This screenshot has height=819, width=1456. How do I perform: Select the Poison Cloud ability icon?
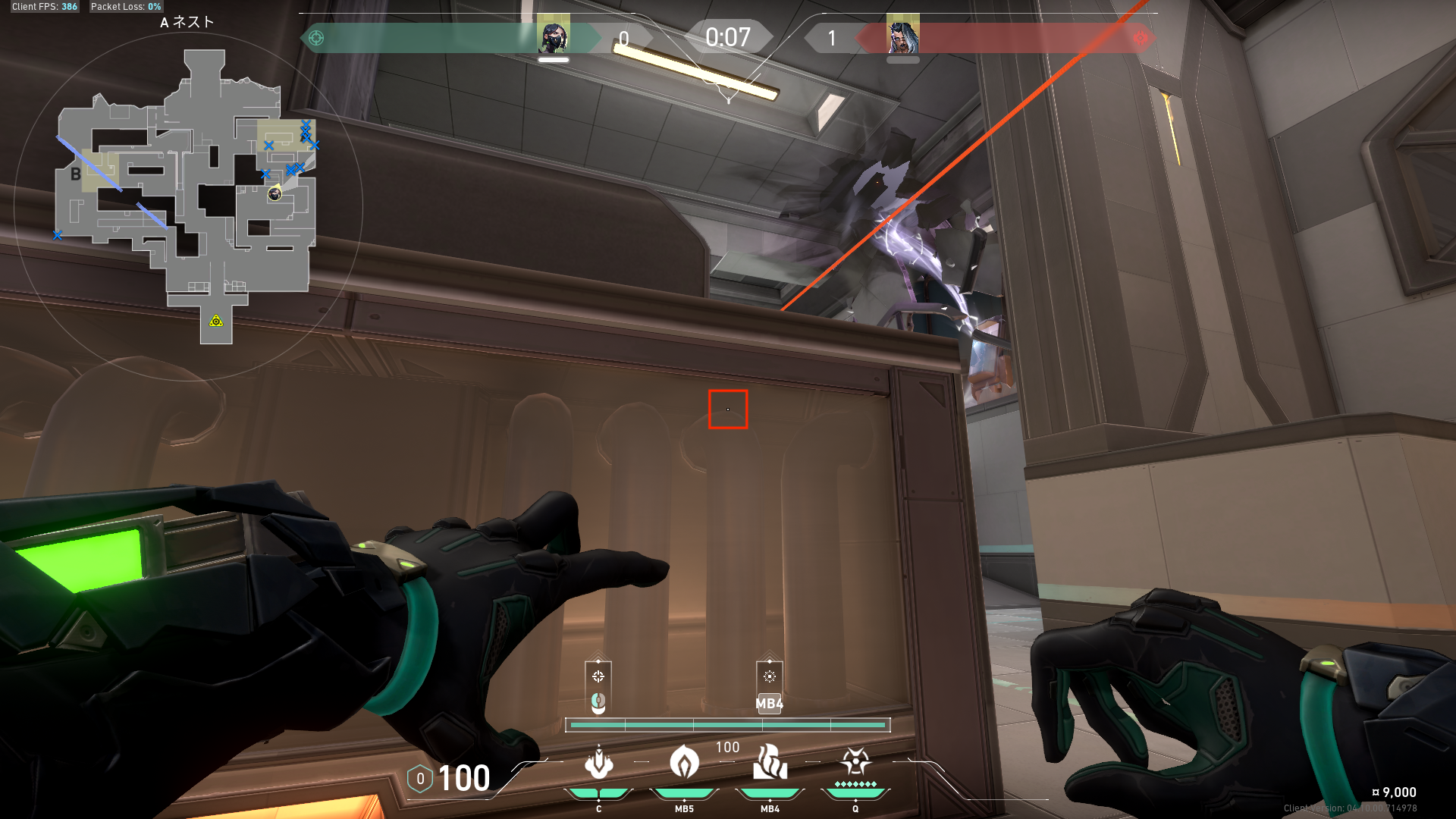pyautogui.click(x=684, y=762)
